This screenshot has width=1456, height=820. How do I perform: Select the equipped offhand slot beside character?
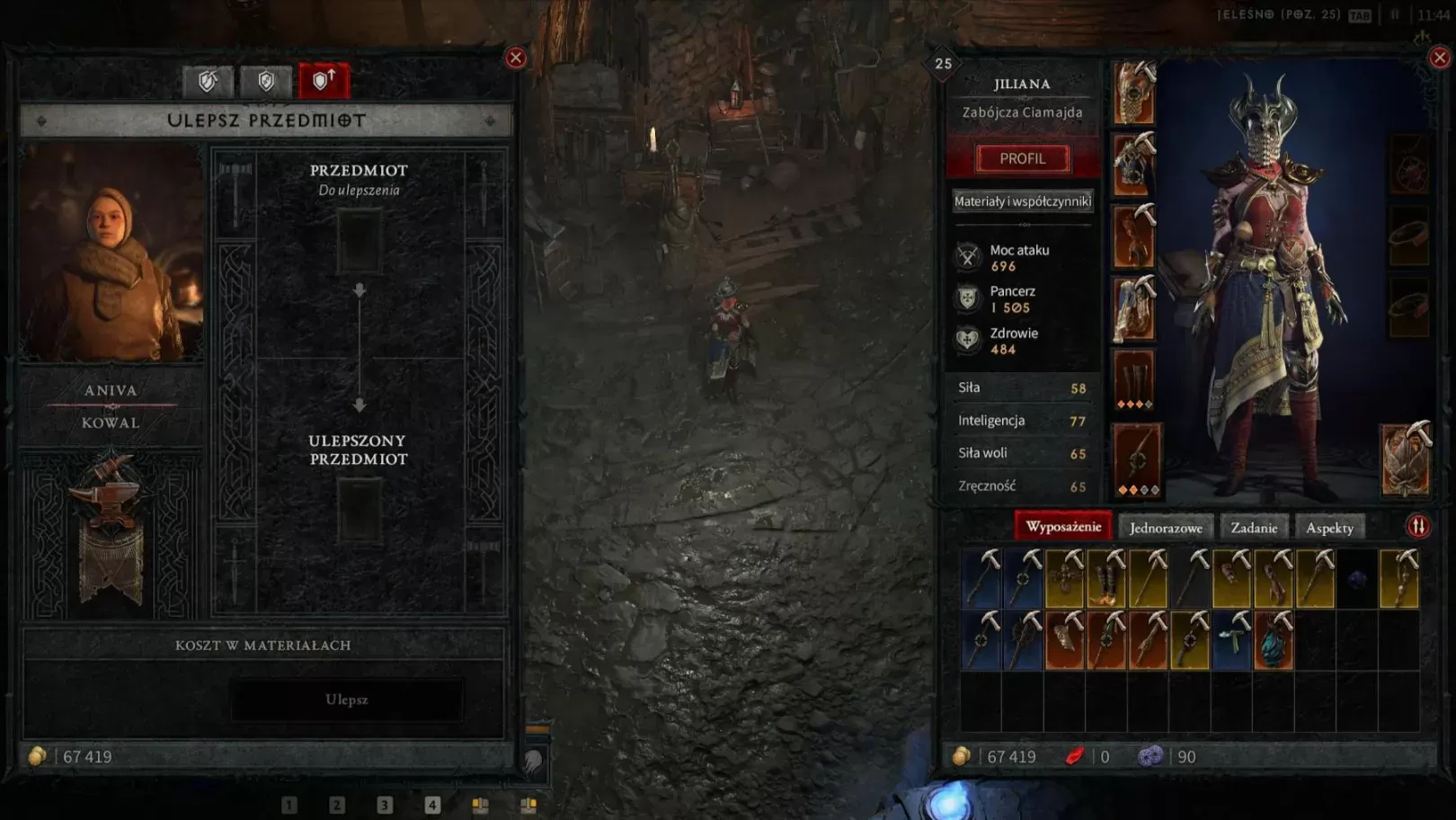pos(1405,460)
